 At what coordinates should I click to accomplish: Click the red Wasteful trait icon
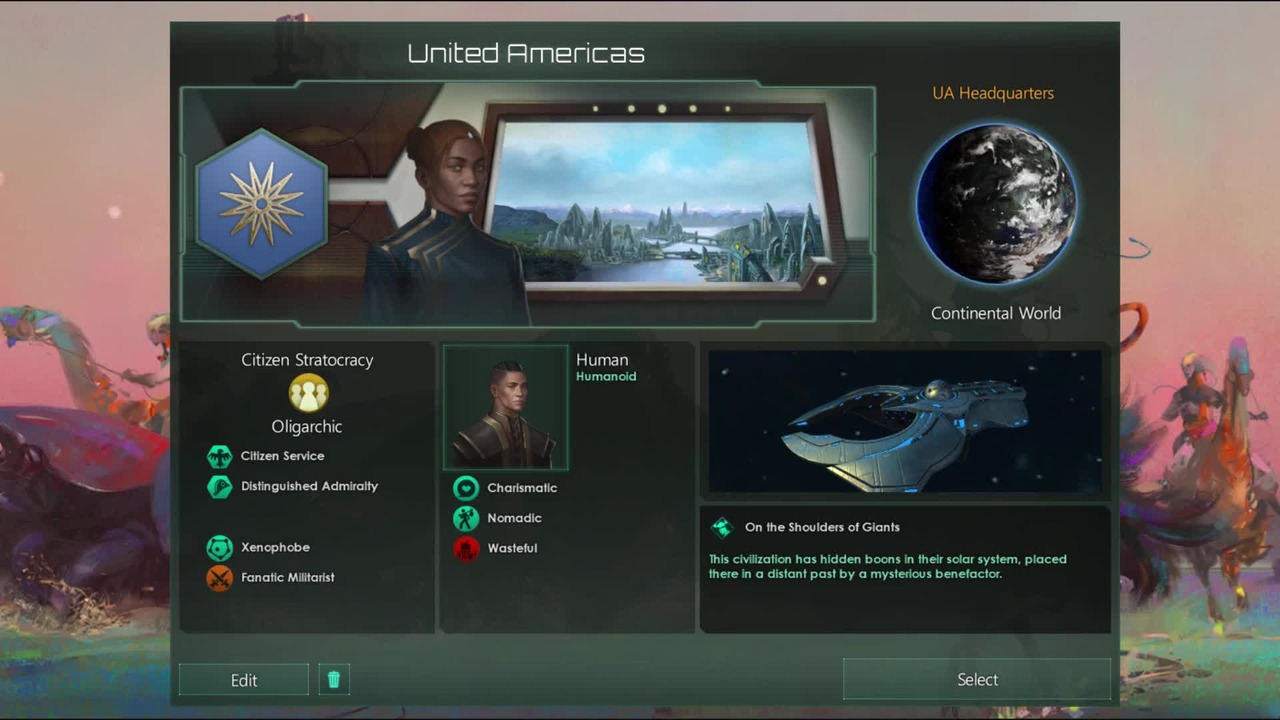click(466, 548)
